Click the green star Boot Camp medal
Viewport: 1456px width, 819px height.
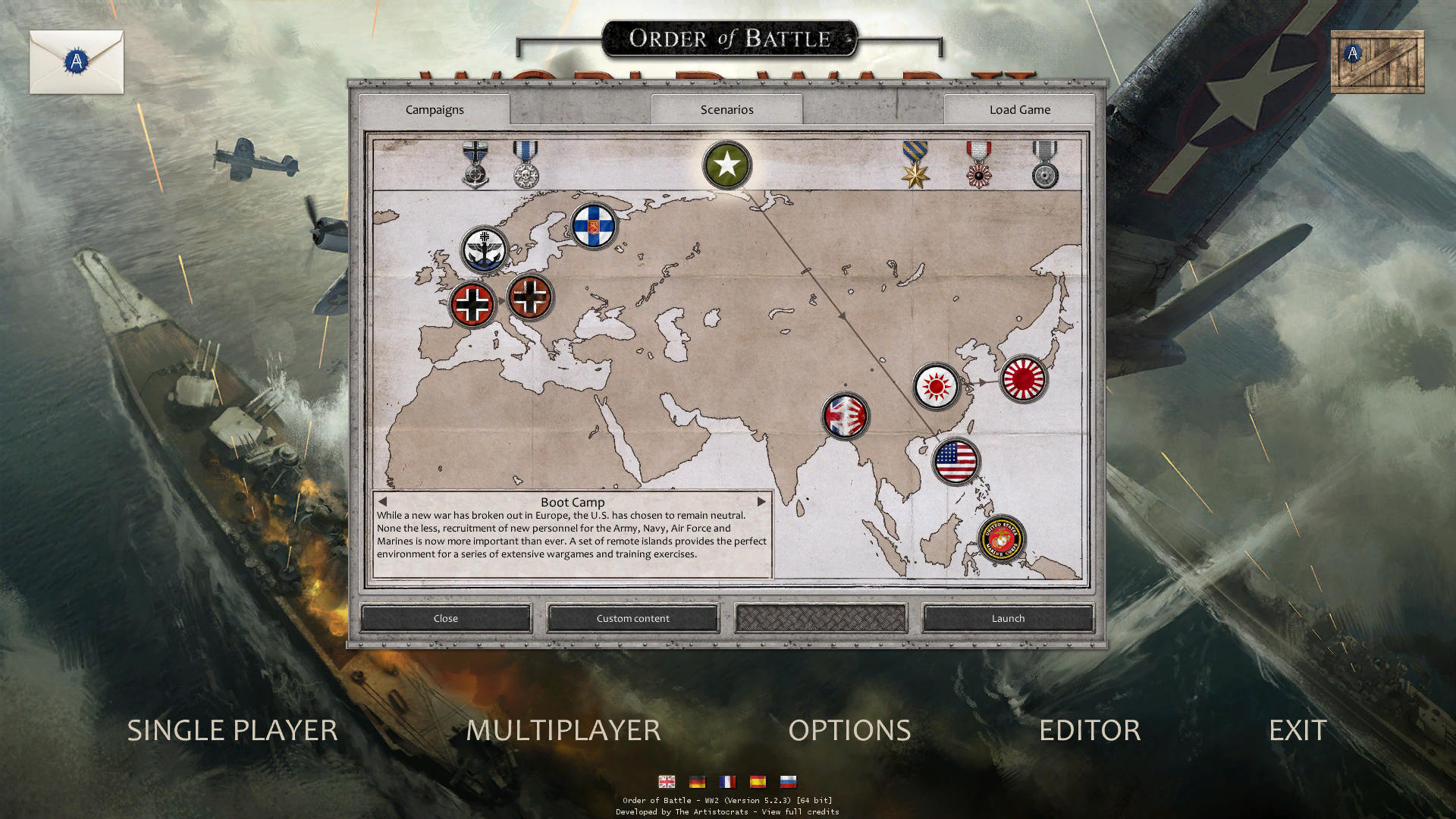[726, 164]
